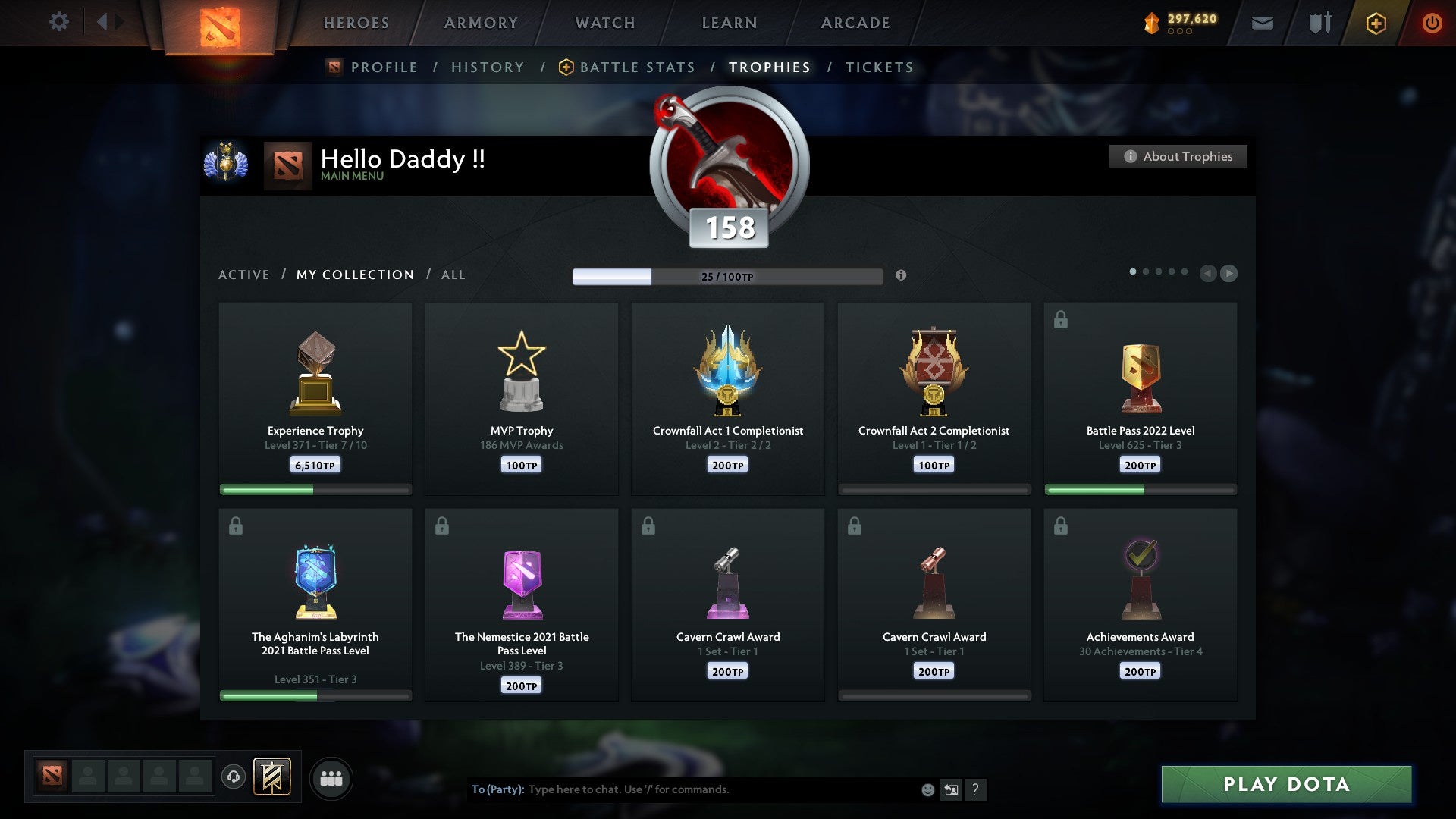This screenshot has height=819, width=1456.
Task: Switch to the TROPHIES tab
Action: pyautogui.click(x=768, y=67)
